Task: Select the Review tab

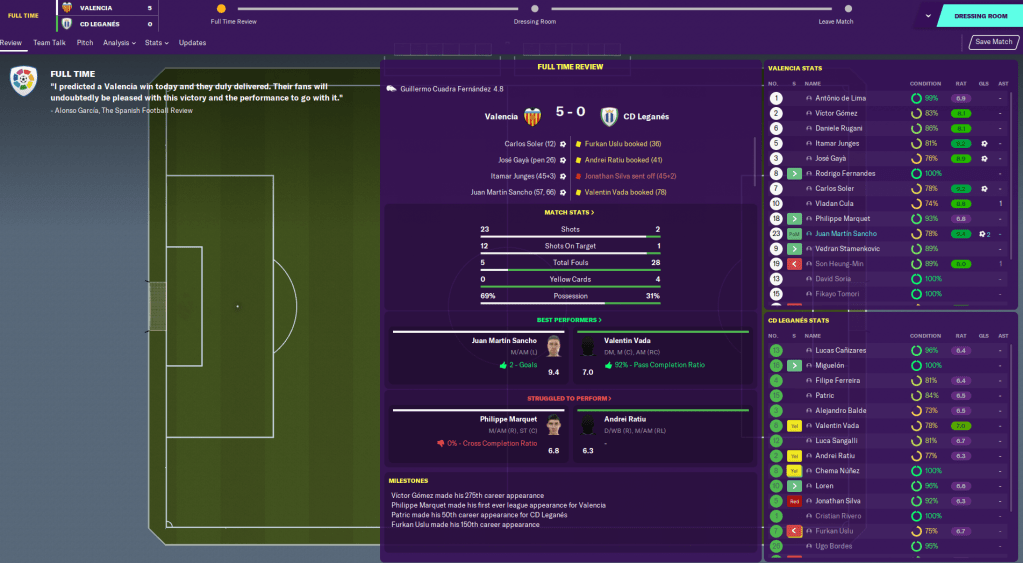Action: click(x=11, y=43)
